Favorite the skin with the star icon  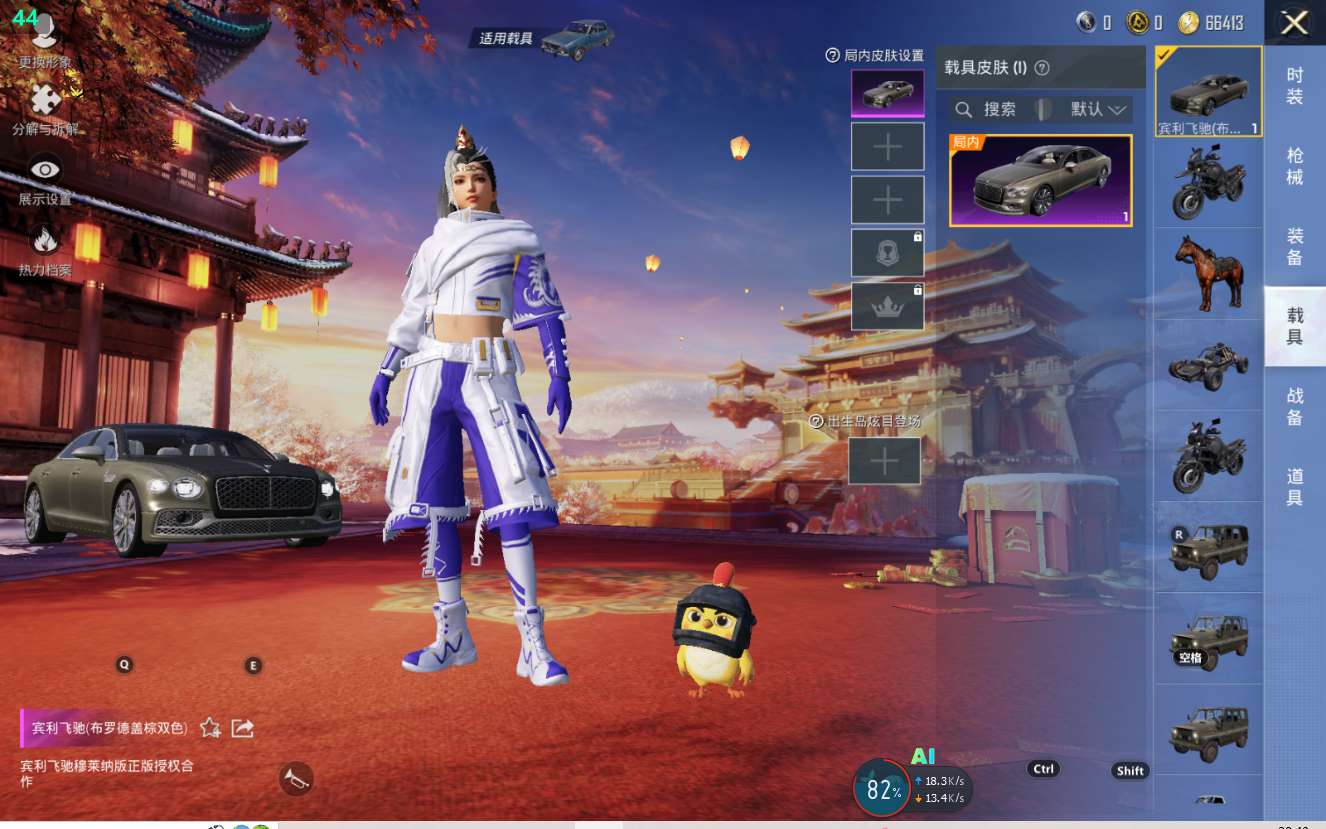210,728
